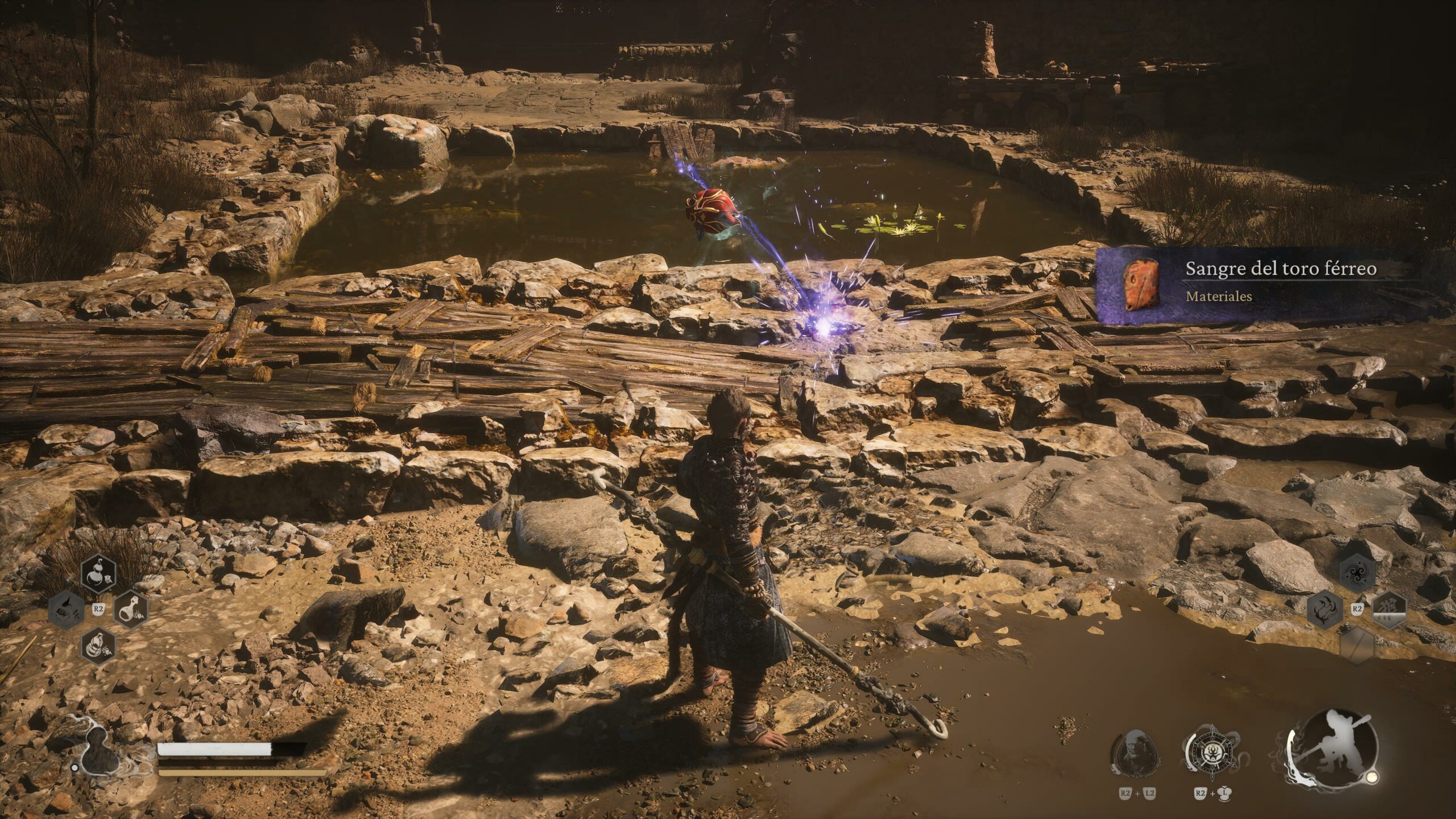Choose the wrapped pouch item slot
This screenshot has width=1456, height=819.
pos(98,645)
